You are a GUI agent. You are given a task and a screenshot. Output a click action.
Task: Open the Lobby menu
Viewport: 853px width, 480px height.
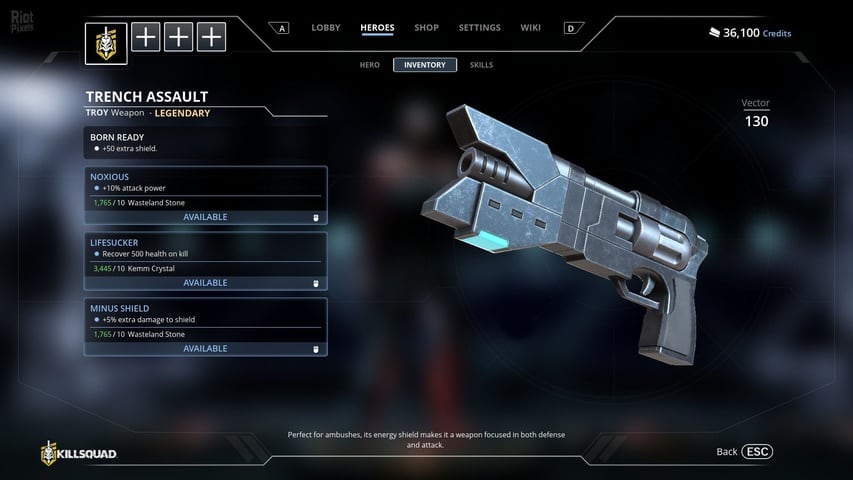click(326, 28)
